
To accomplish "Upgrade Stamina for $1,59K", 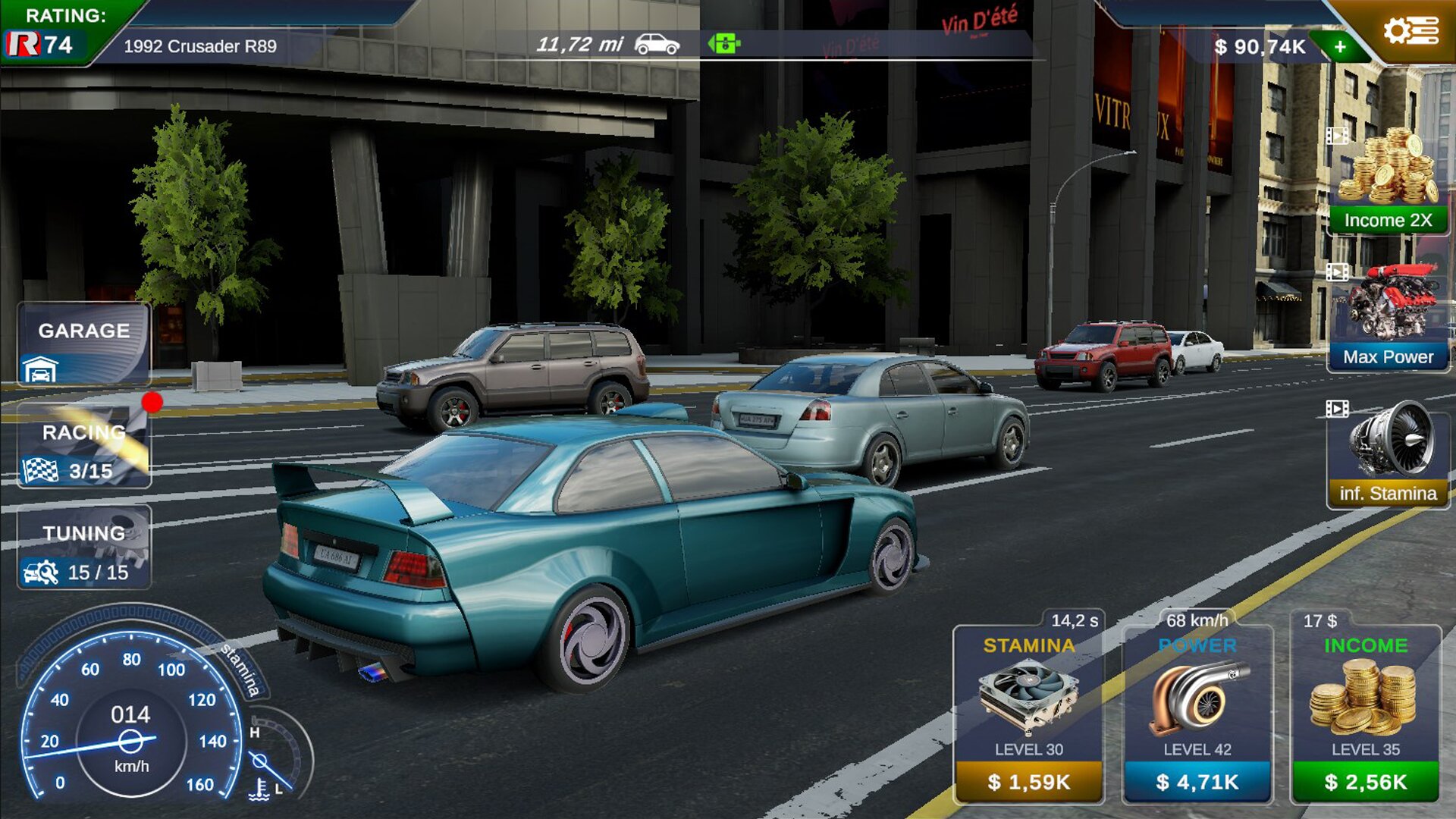I will (1028, 781).
